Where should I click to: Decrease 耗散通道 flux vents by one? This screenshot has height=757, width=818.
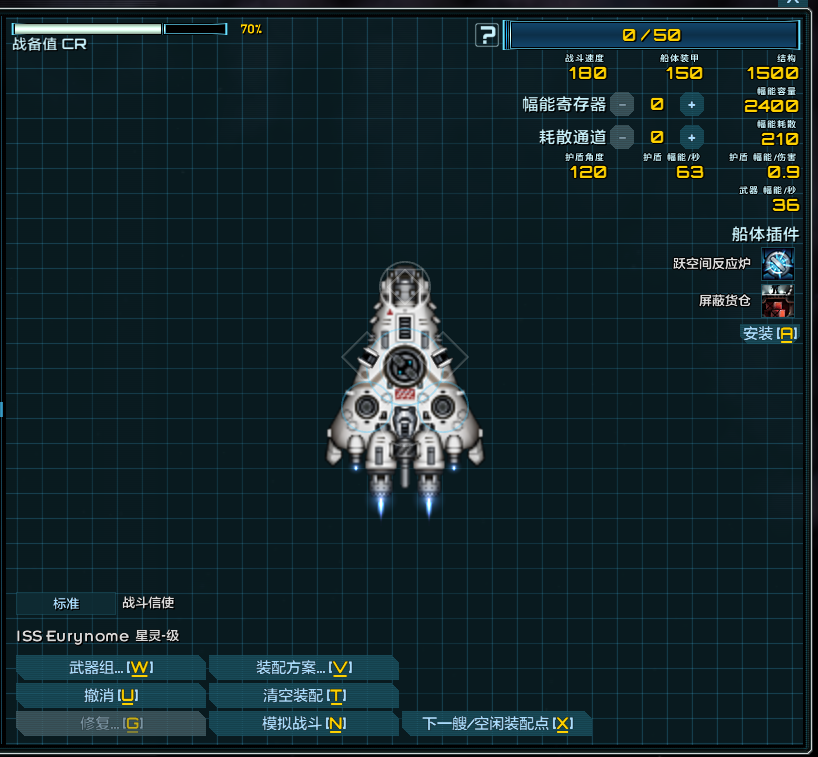pos(622,137)
